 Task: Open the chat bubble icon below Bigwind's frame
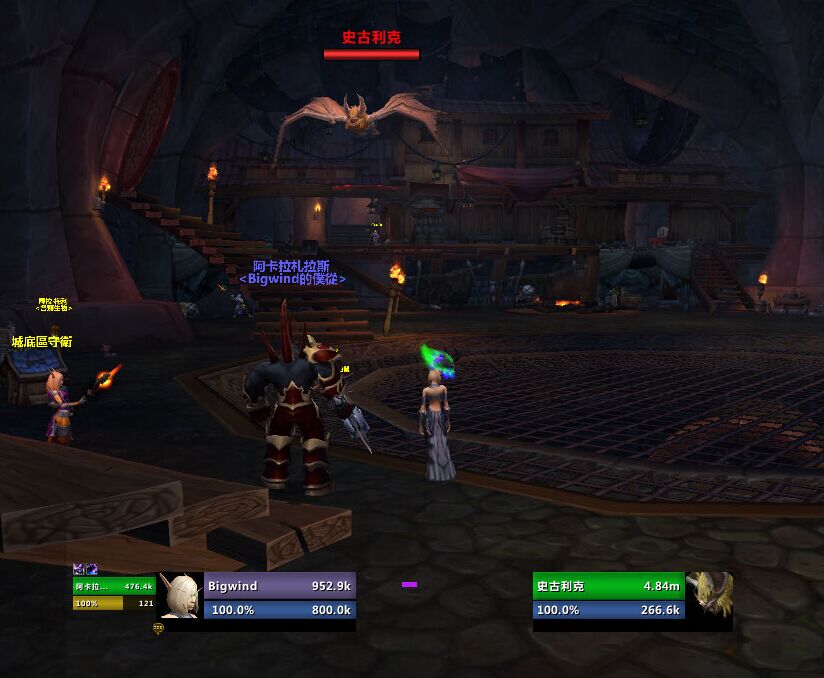[158, 628]
